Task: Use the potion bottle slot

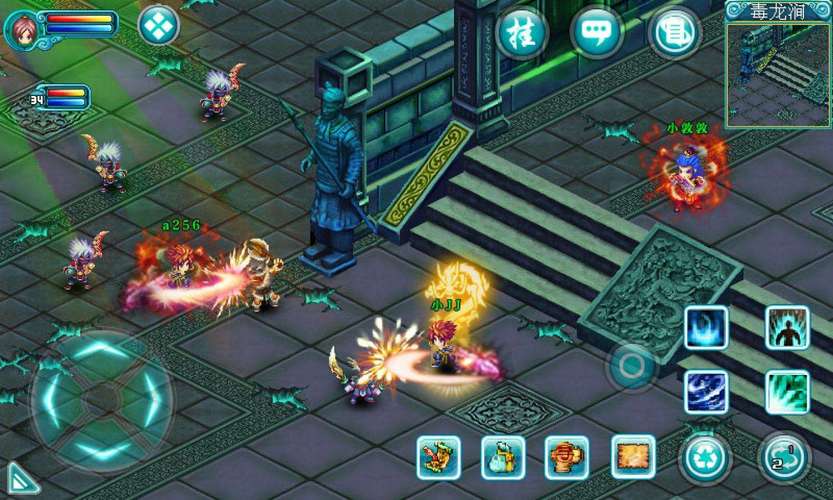Action: (x=503, y=457)
